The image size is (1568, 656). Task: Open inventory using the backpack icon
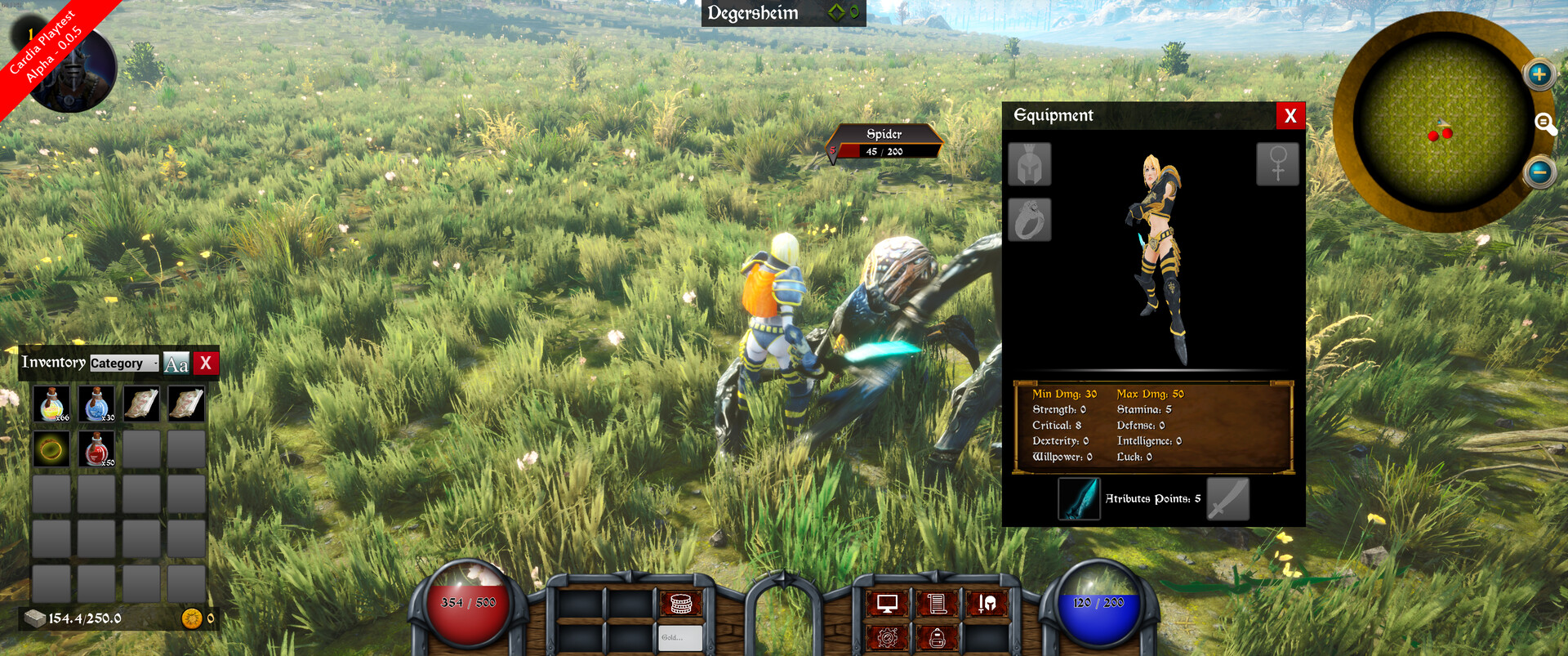[938, 637]
